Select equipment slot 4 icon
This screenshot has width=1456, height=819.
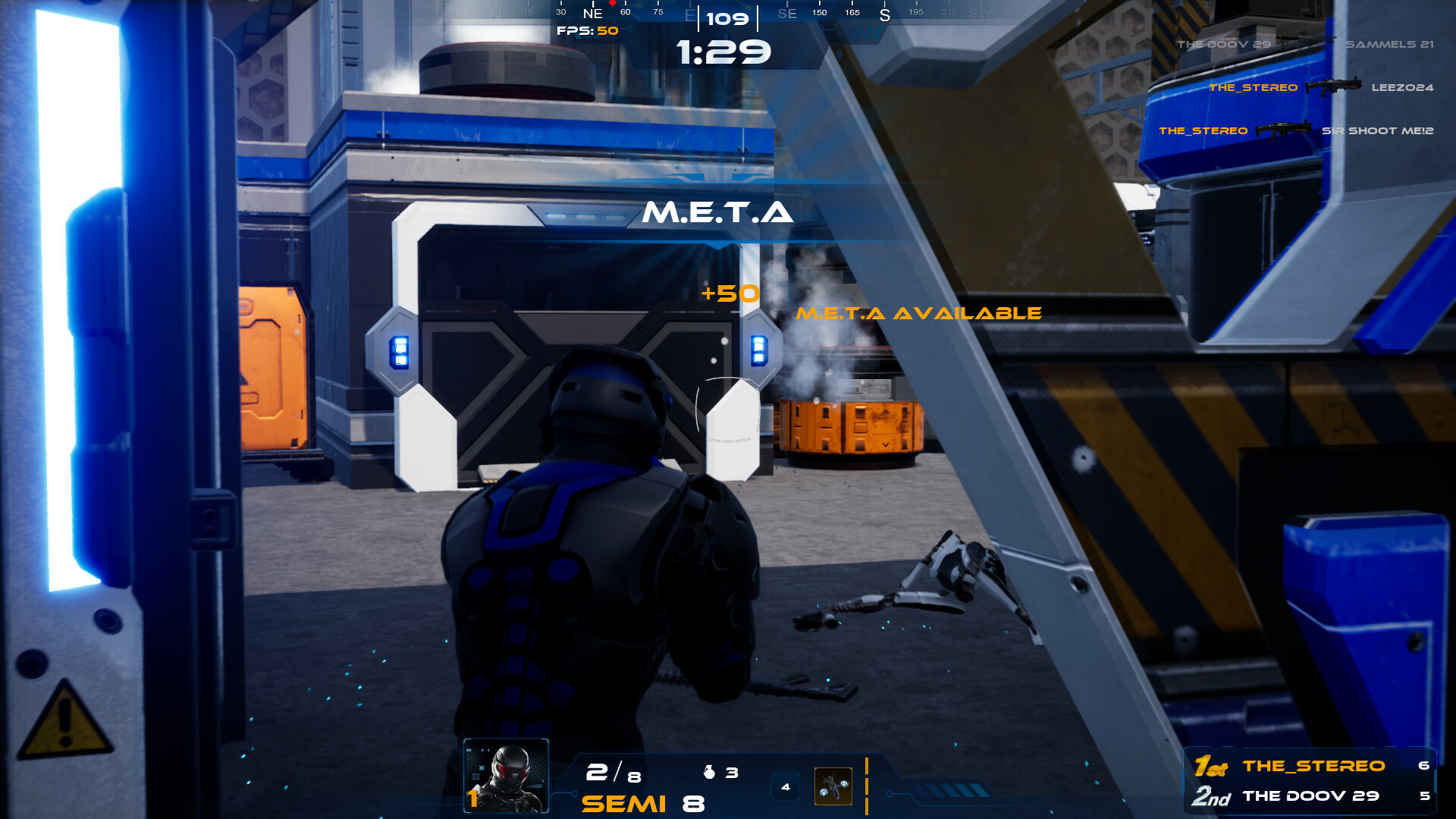(786, 786)
